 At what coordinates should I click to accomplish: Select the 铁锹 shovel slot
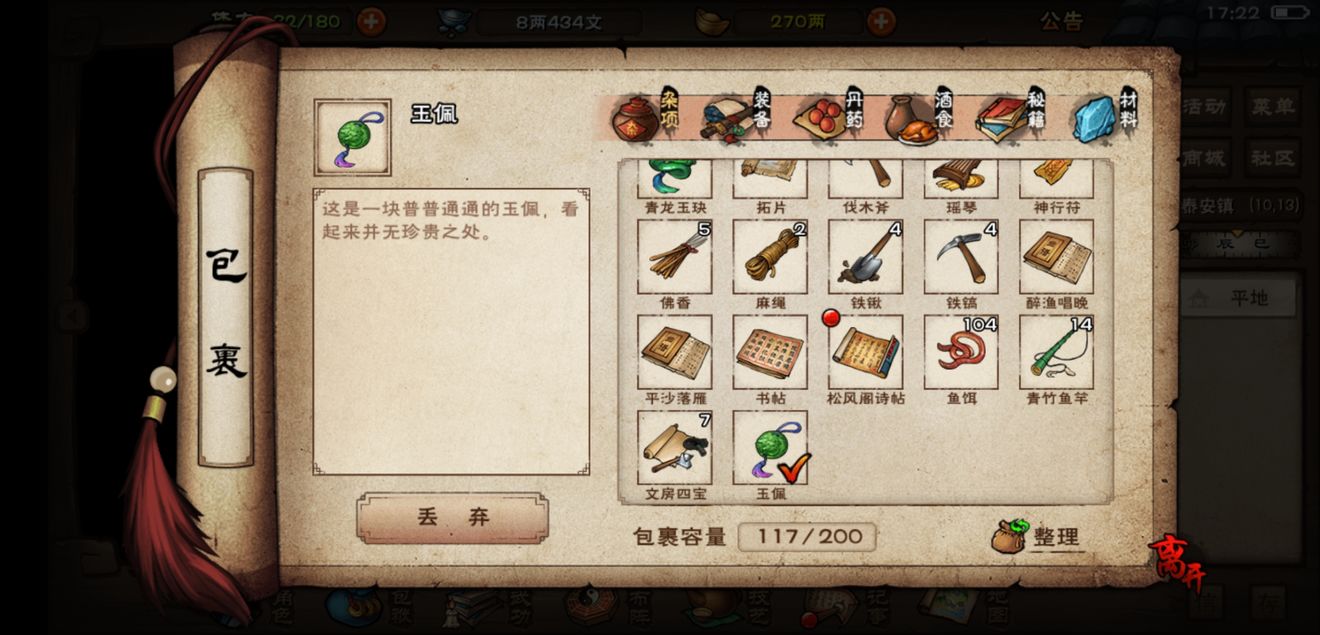pyautogui.click(x=865, y=257)
